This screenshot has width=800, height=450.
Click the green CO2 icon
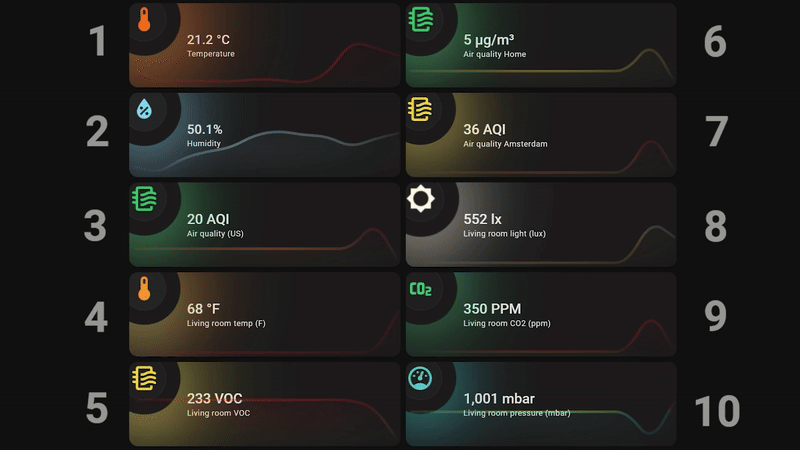tap(421, 289)
